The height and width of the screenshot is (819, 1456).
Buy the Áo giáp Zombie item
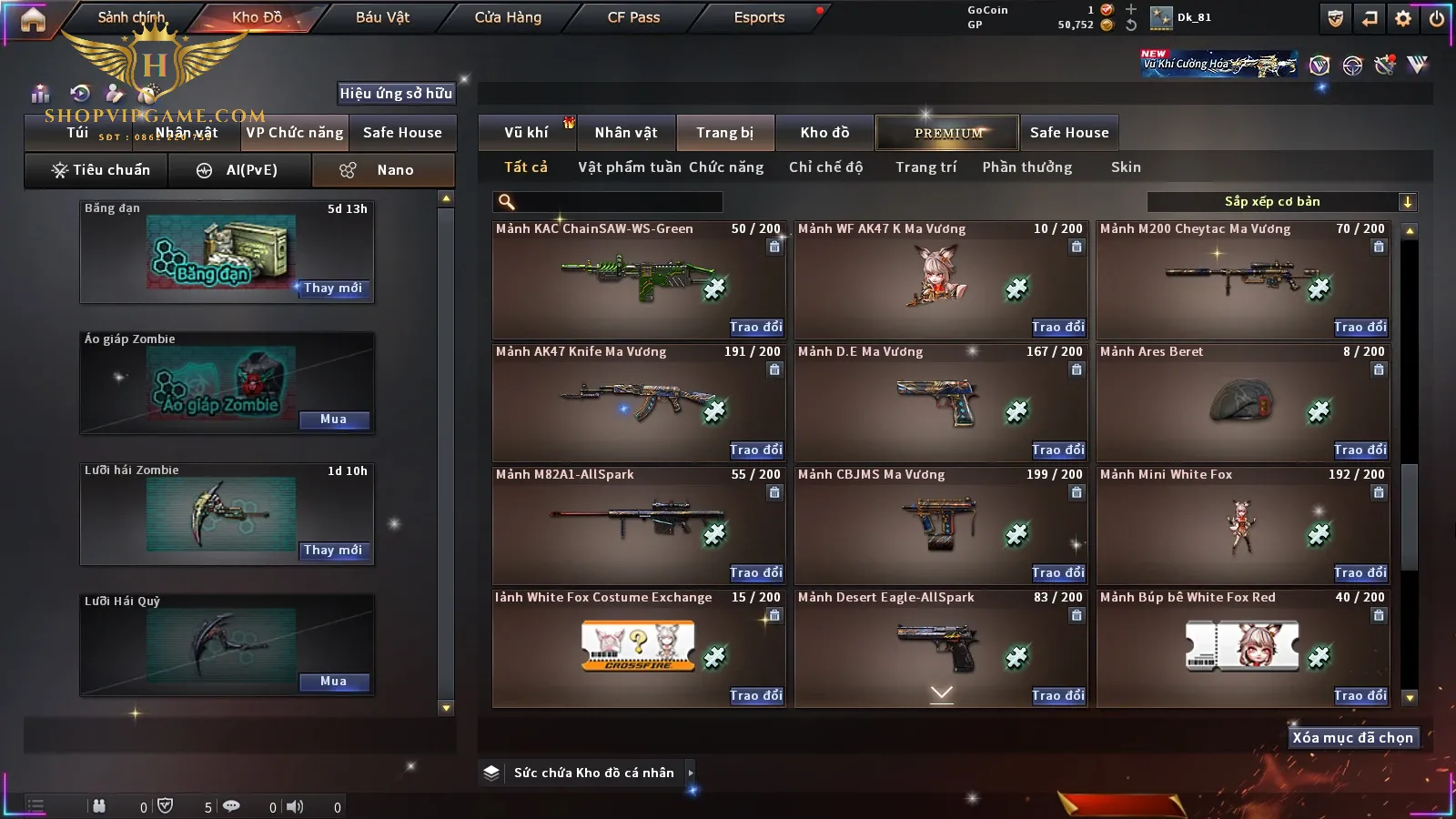[x=333, y=420]
